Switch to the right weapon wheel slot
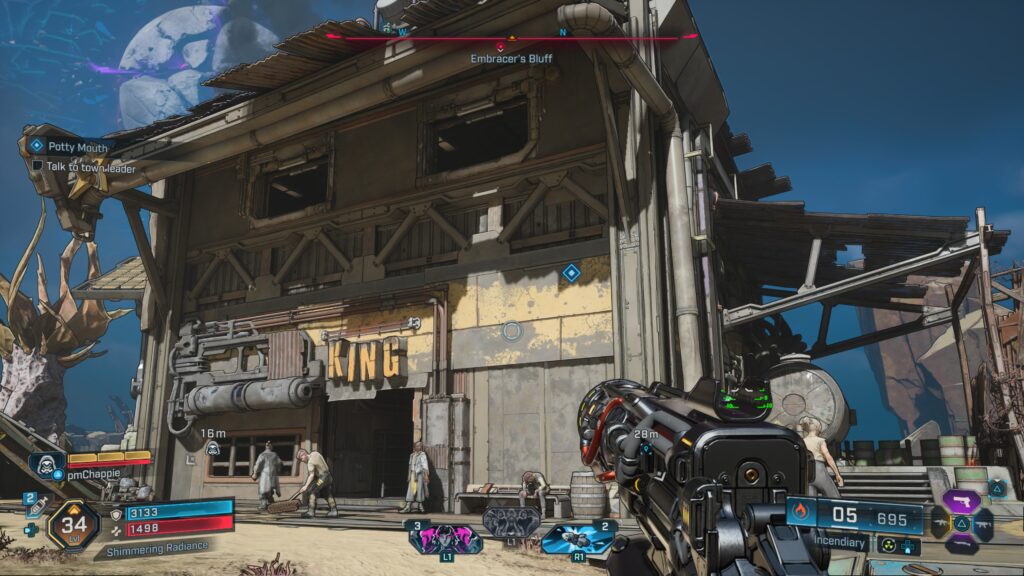The image size is (1024, 576). pos(984,521)
